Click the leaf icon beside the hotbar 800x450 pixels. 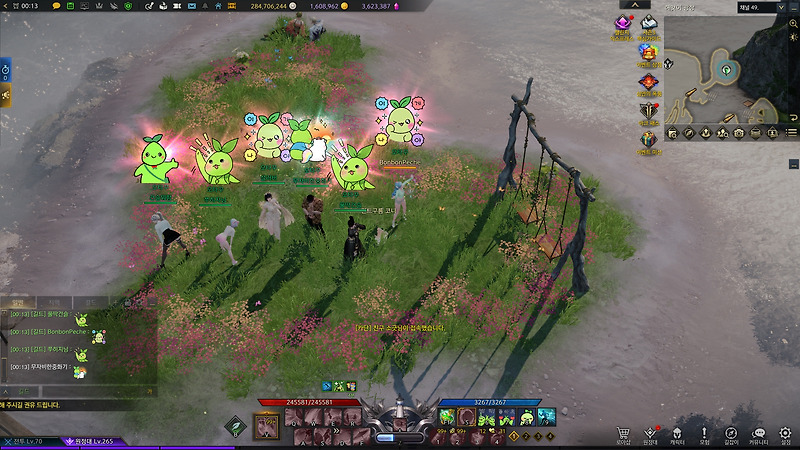pos(236,425)
